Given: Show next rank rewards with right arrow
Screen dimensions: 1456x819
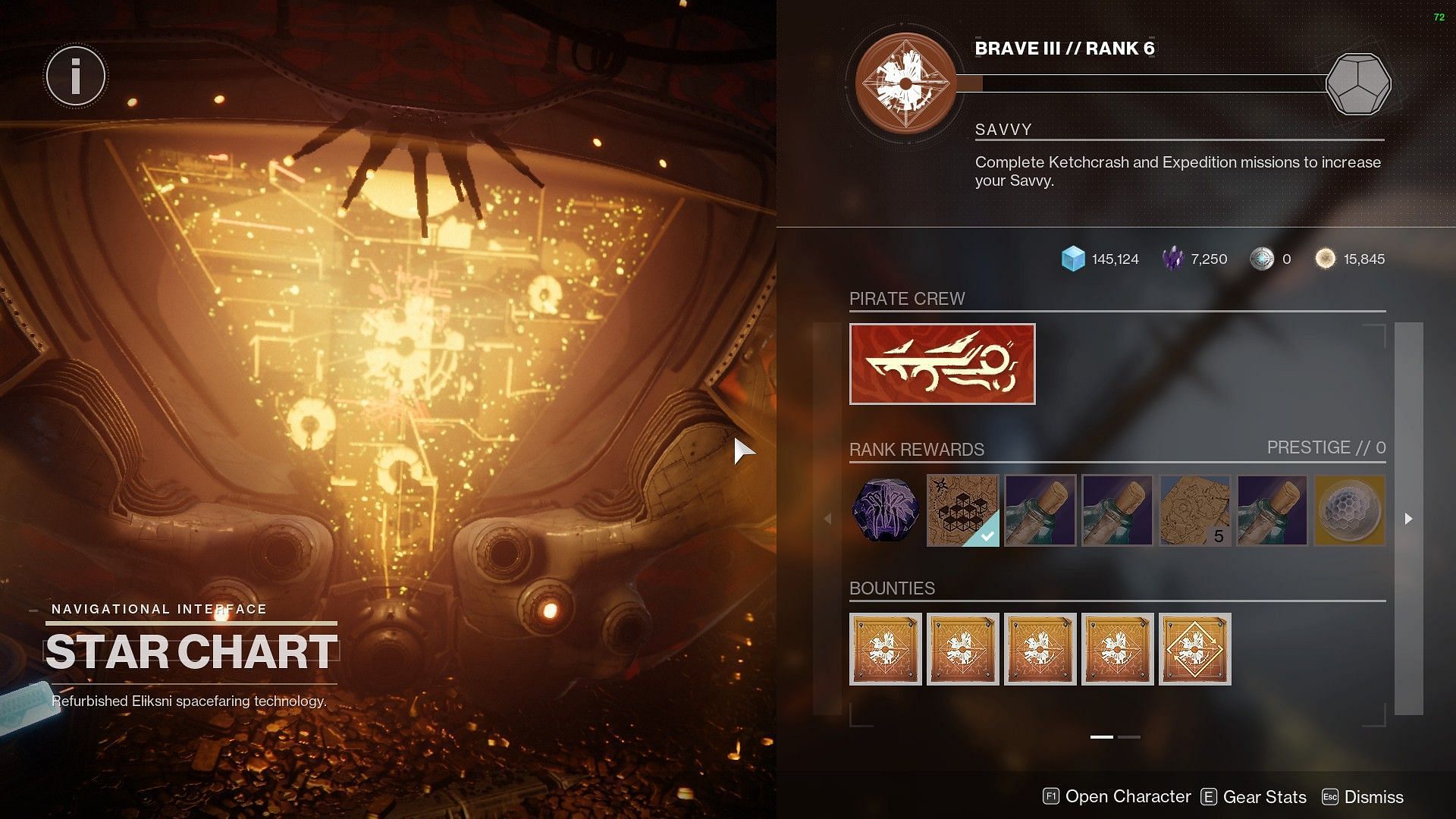Looking at the screenshot, I should [x=1408, y=519].
